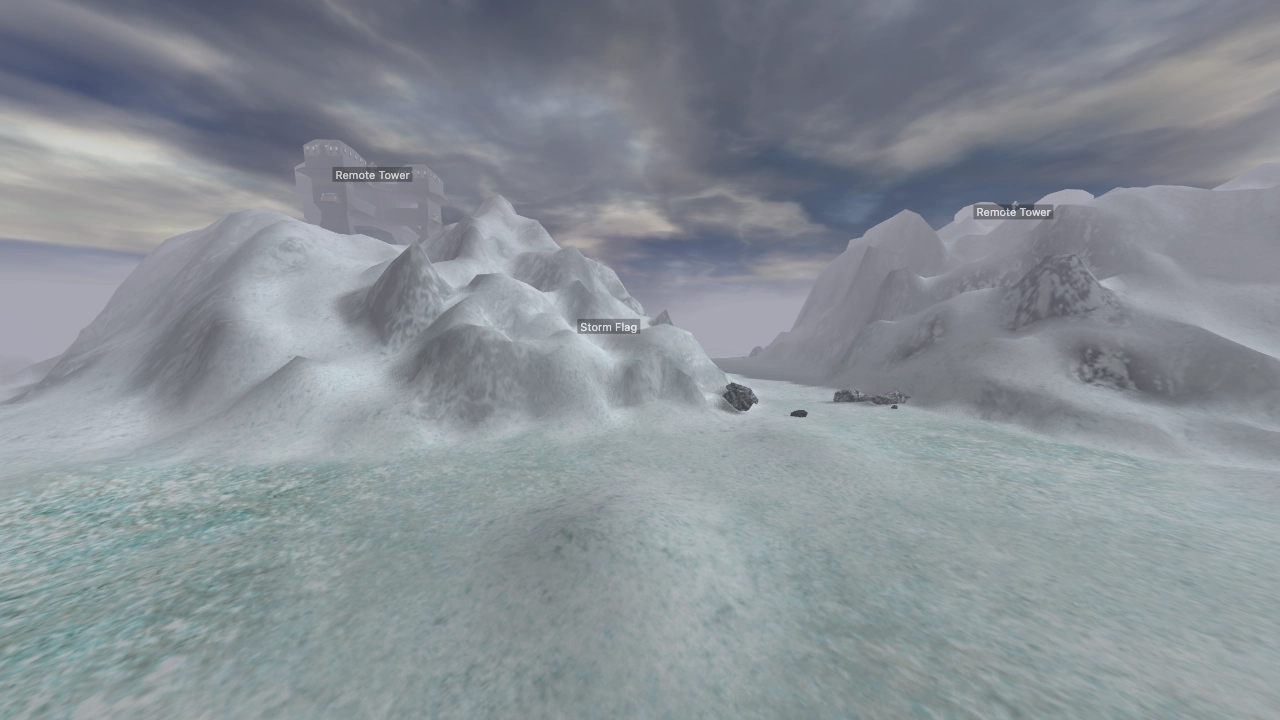1280x720 pixels.
Task: Click the Storm Flag marker
Action: (x=609, y=326)
